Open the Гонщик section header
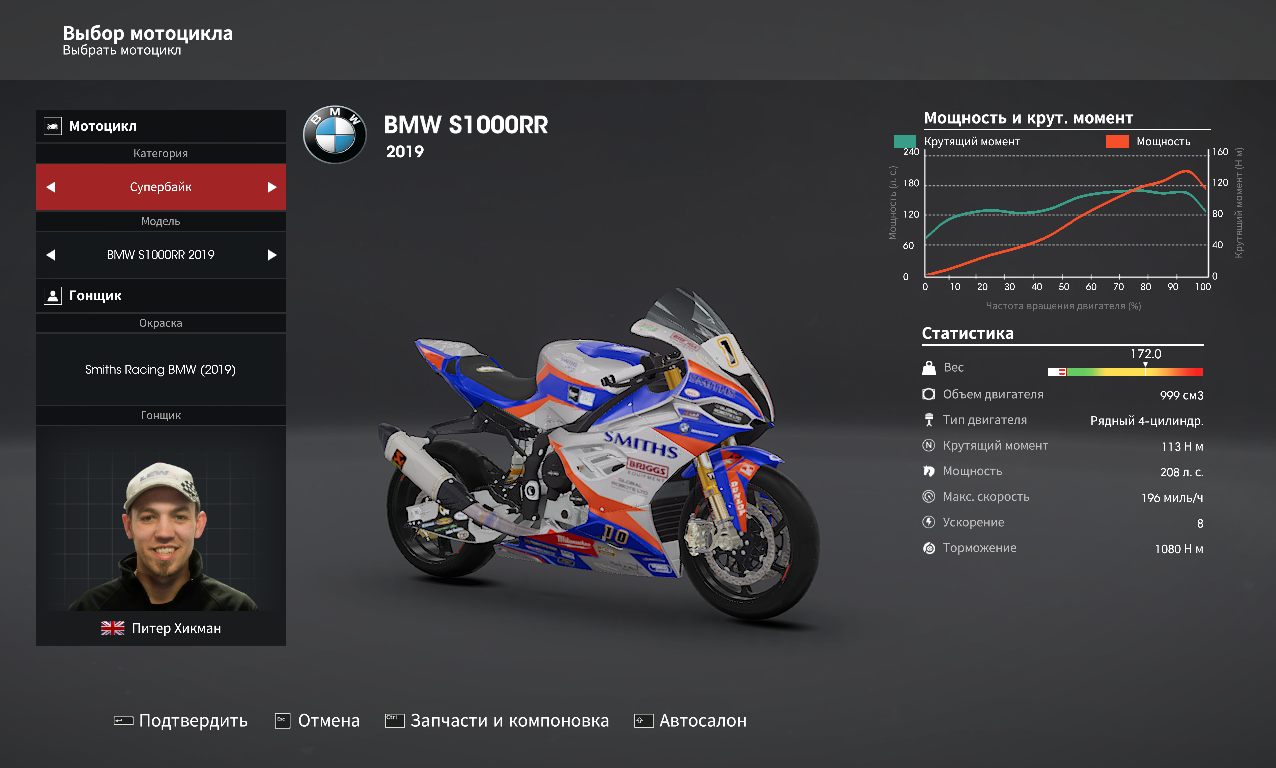The height and width of the screenshot is (768, 1276). pyautogui.click(x=160, y=296)
